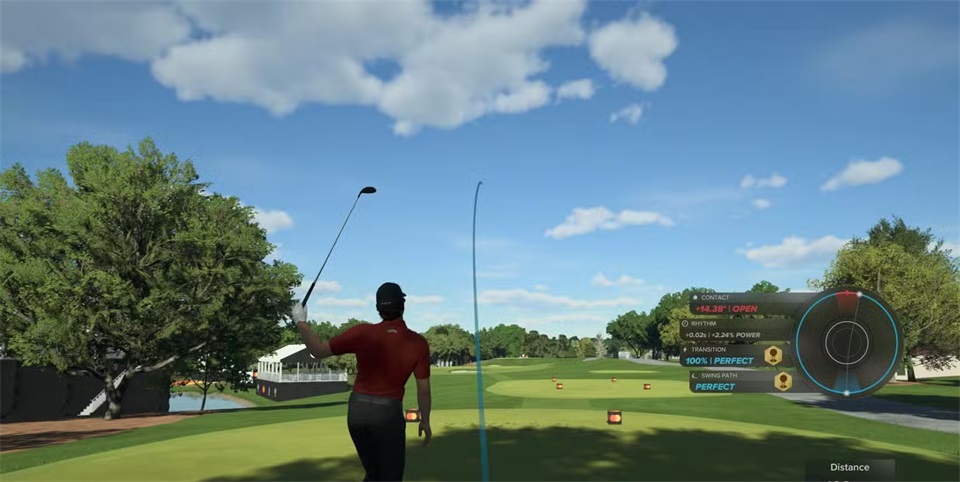960x482 pixels.
Task: Click the Transition perfect gold badge
Action: (773, 355)
